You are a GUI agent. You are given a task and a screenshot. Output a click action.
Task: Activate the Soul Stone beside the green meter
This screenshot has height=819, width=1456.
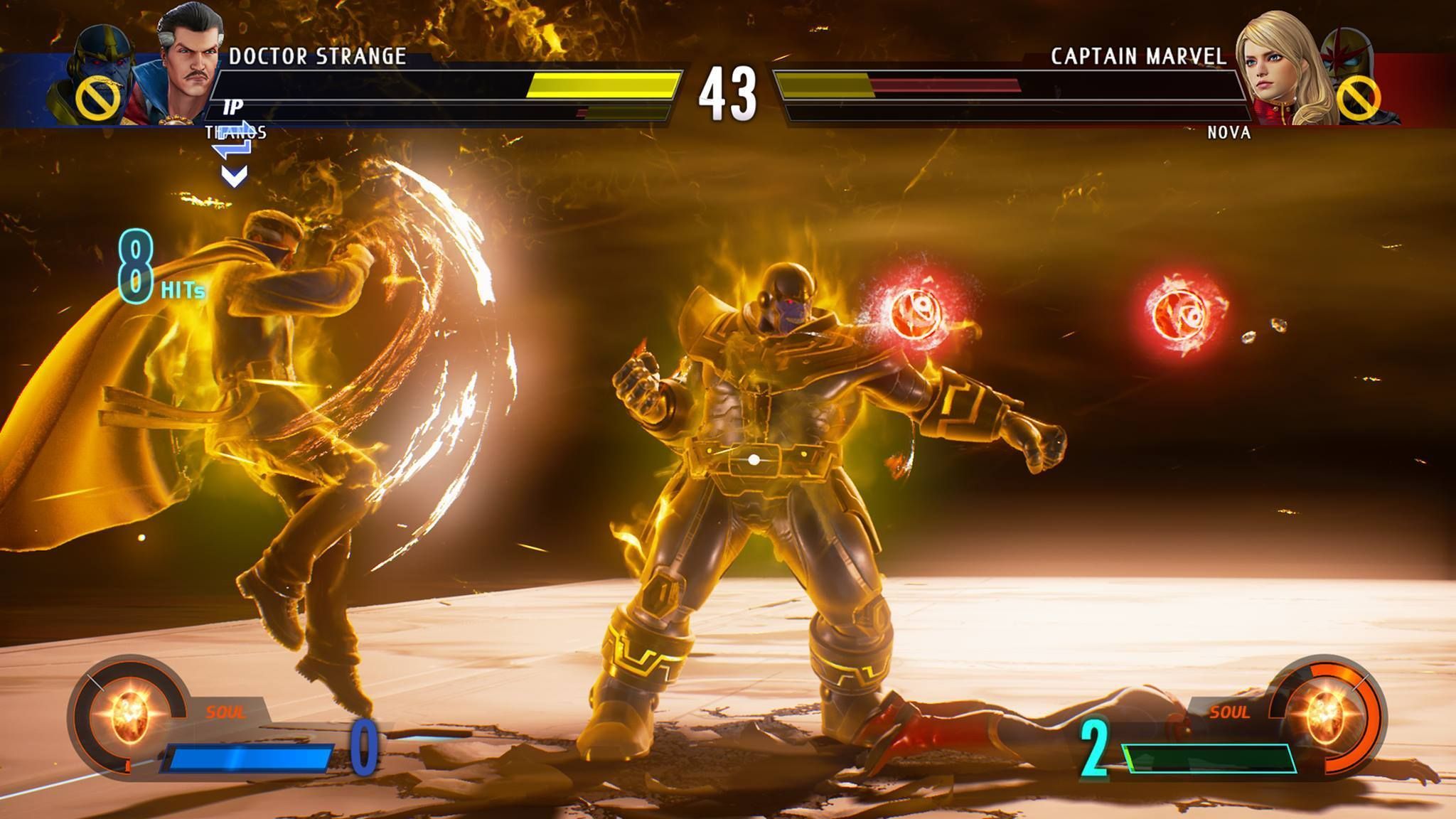tap(1325, 713)
